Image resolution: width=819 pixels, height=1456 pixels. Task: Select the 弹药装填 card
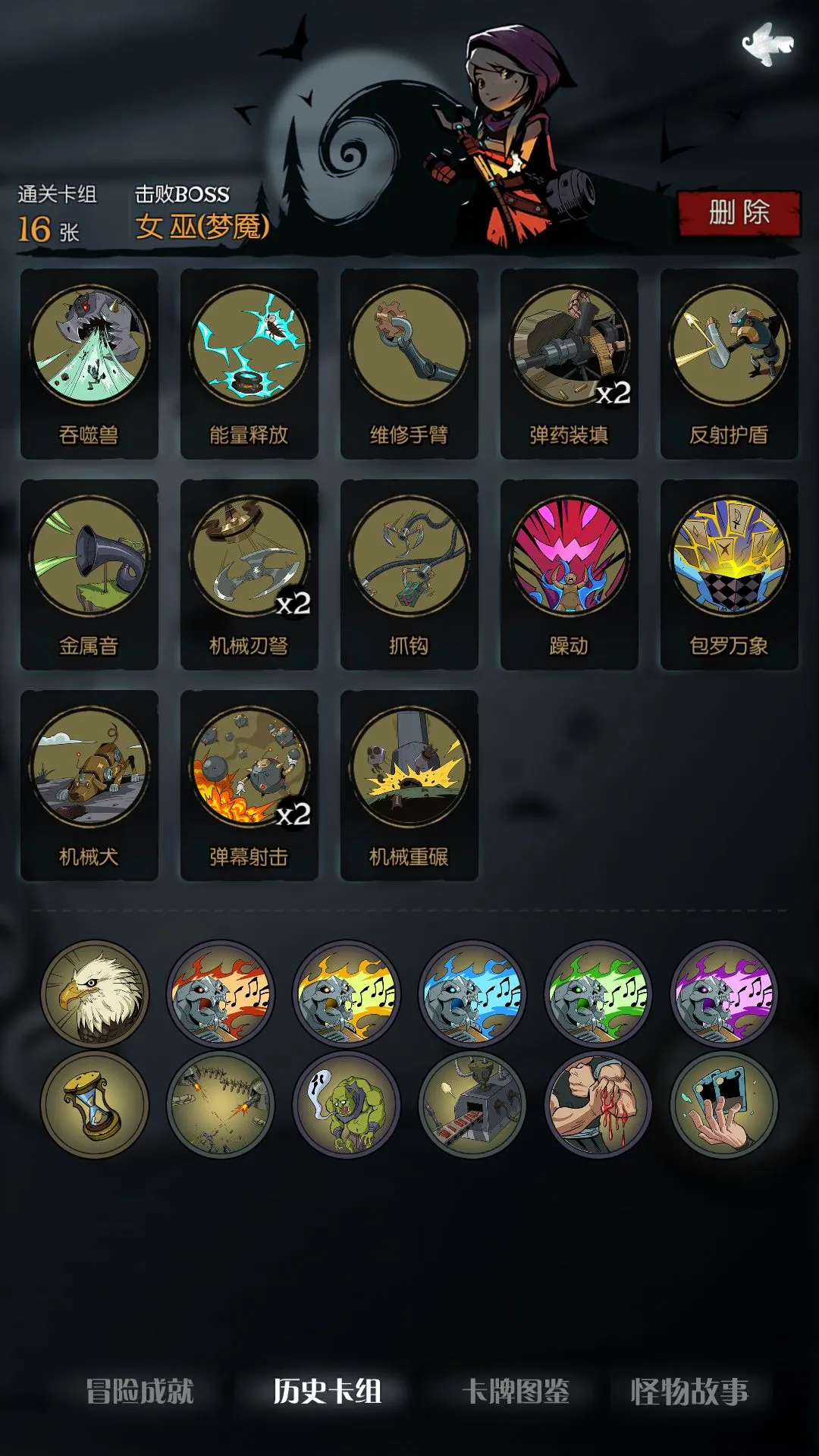[570, 363]
